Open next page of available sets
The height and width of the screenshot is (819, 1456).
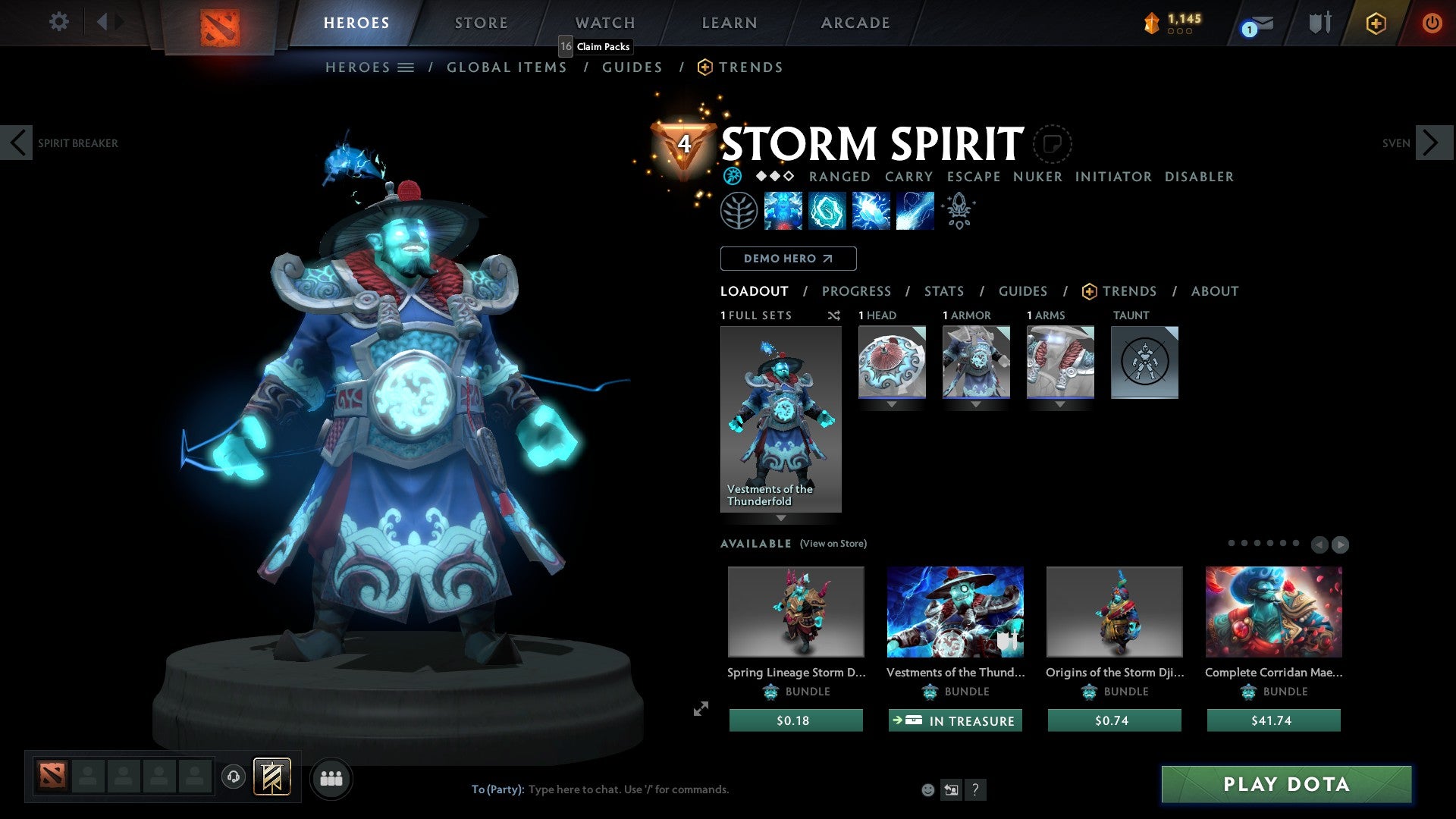click(x=1341, y=544)
